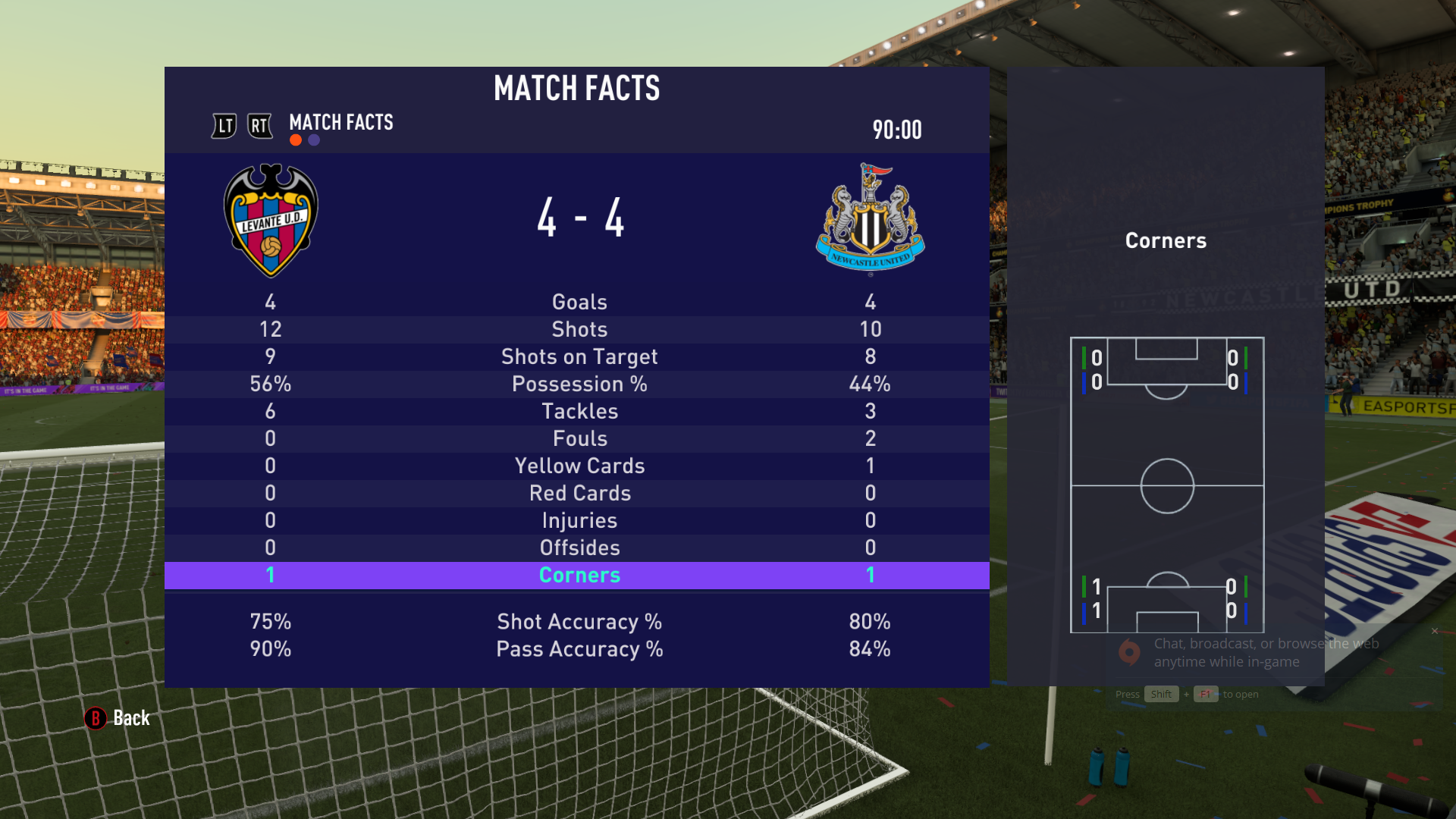
Task: Select the Fouls stat row
Action: (x=579, y=438)
